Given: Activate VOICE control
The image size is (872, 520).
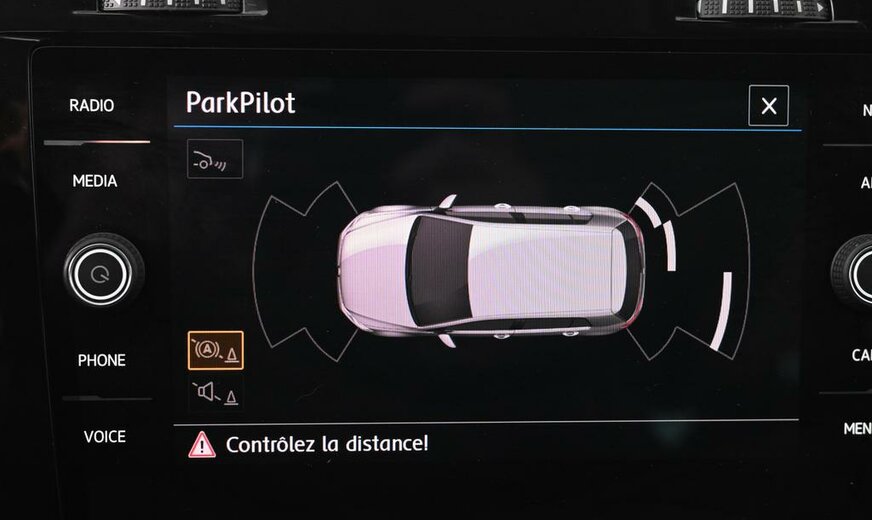Looking at the screenshot, I should (x=104, y=436).
